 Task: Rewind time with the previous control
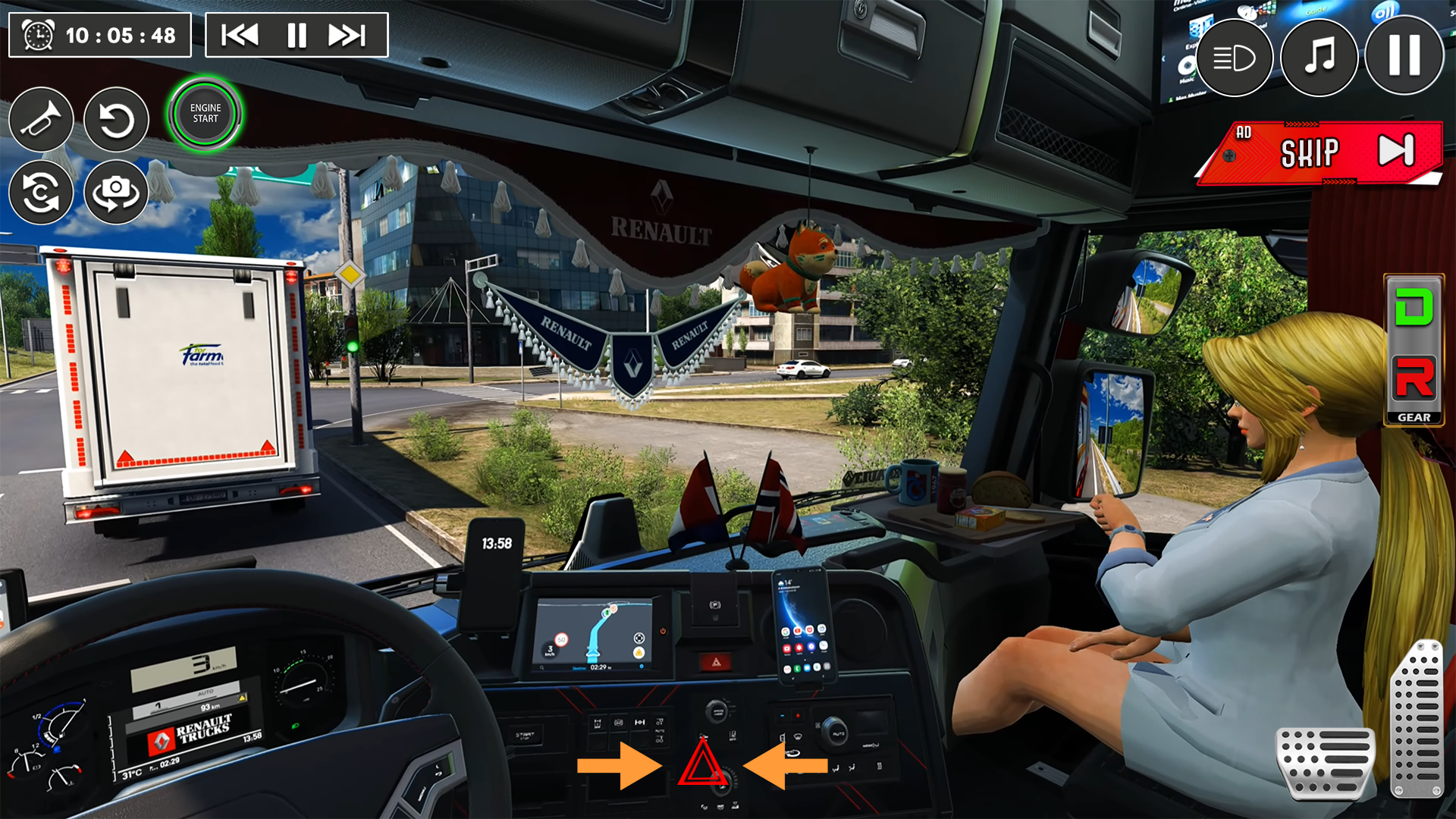click(x=239, y=34)
